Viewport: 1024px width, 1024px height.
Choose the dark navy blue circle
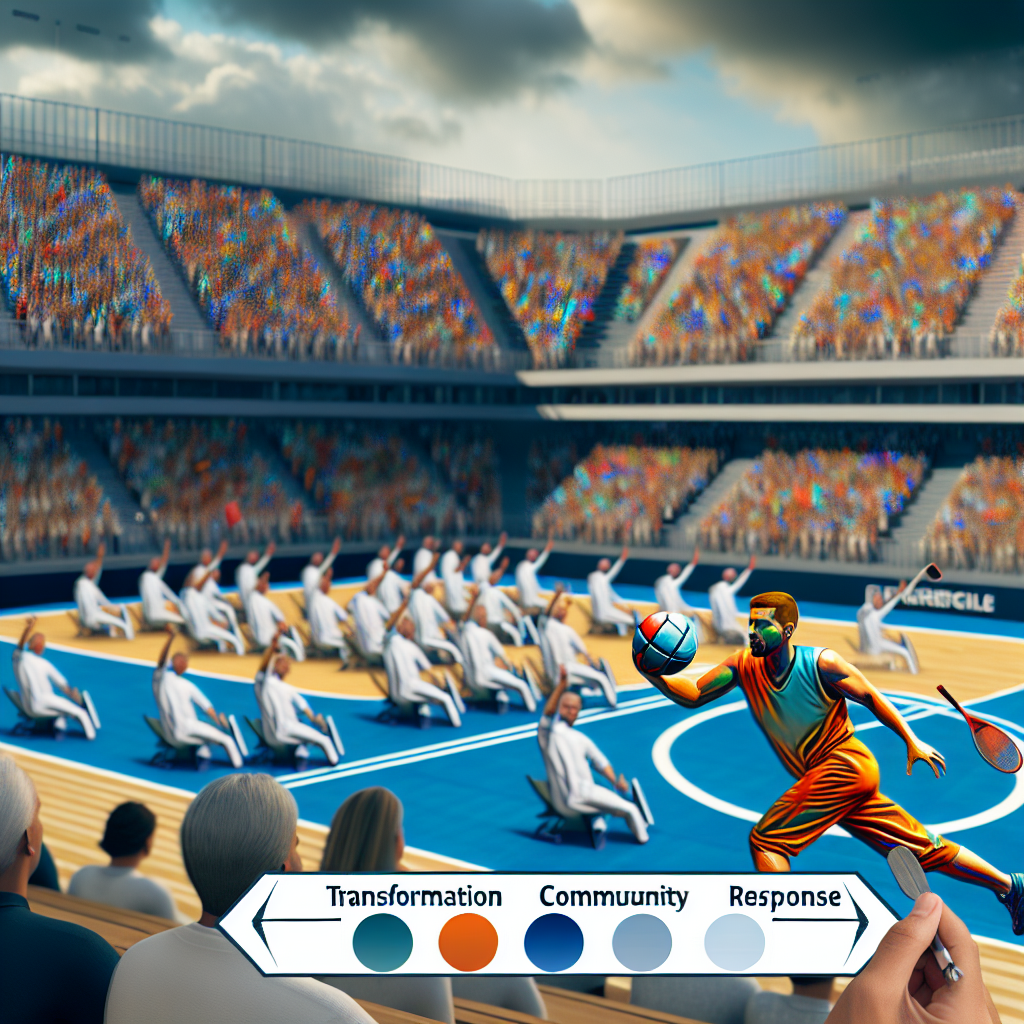pyautogui.click(x=554, y=942)
